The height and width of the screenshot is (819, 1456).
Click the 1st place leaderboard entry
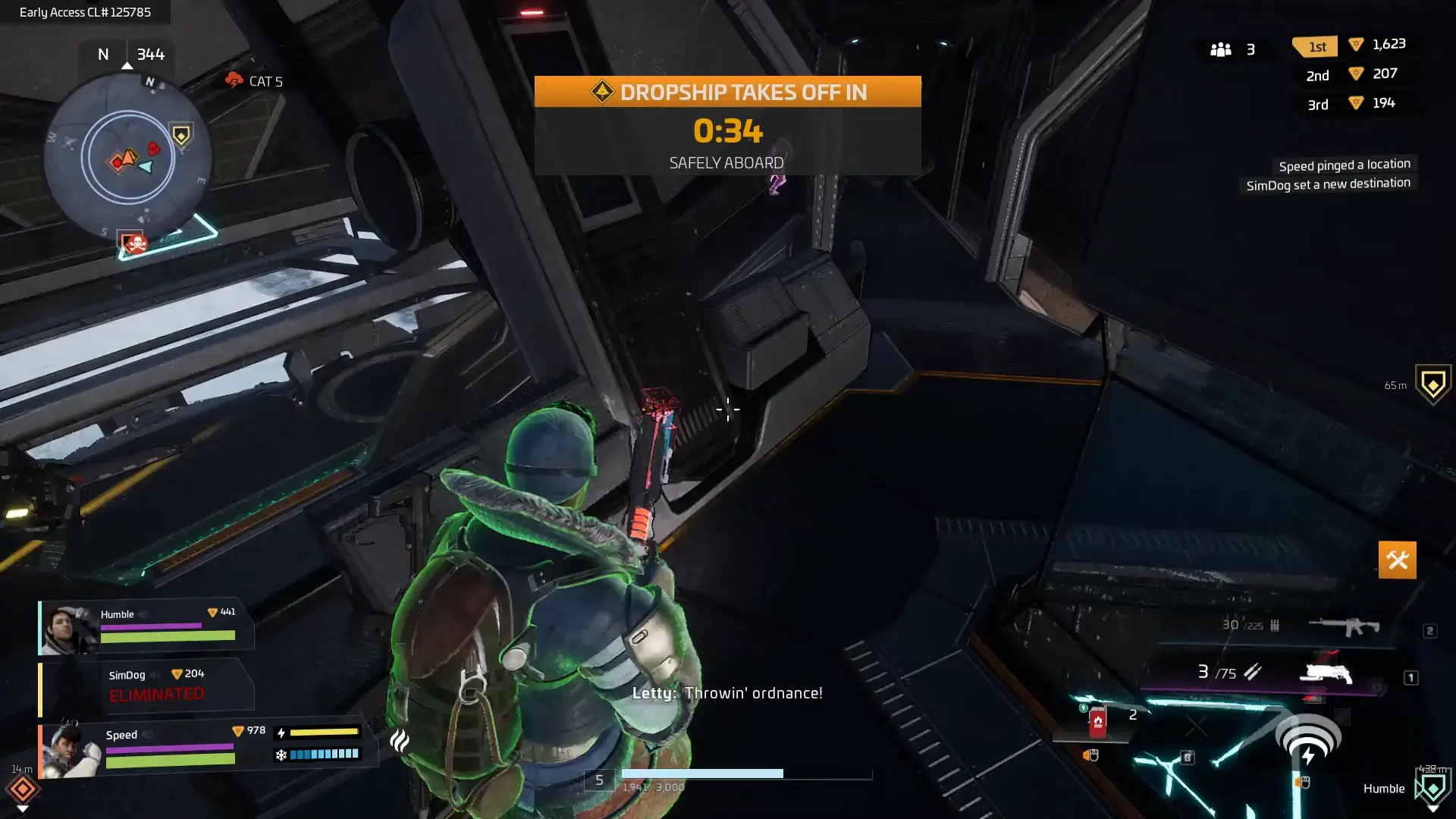point(1354,45)
